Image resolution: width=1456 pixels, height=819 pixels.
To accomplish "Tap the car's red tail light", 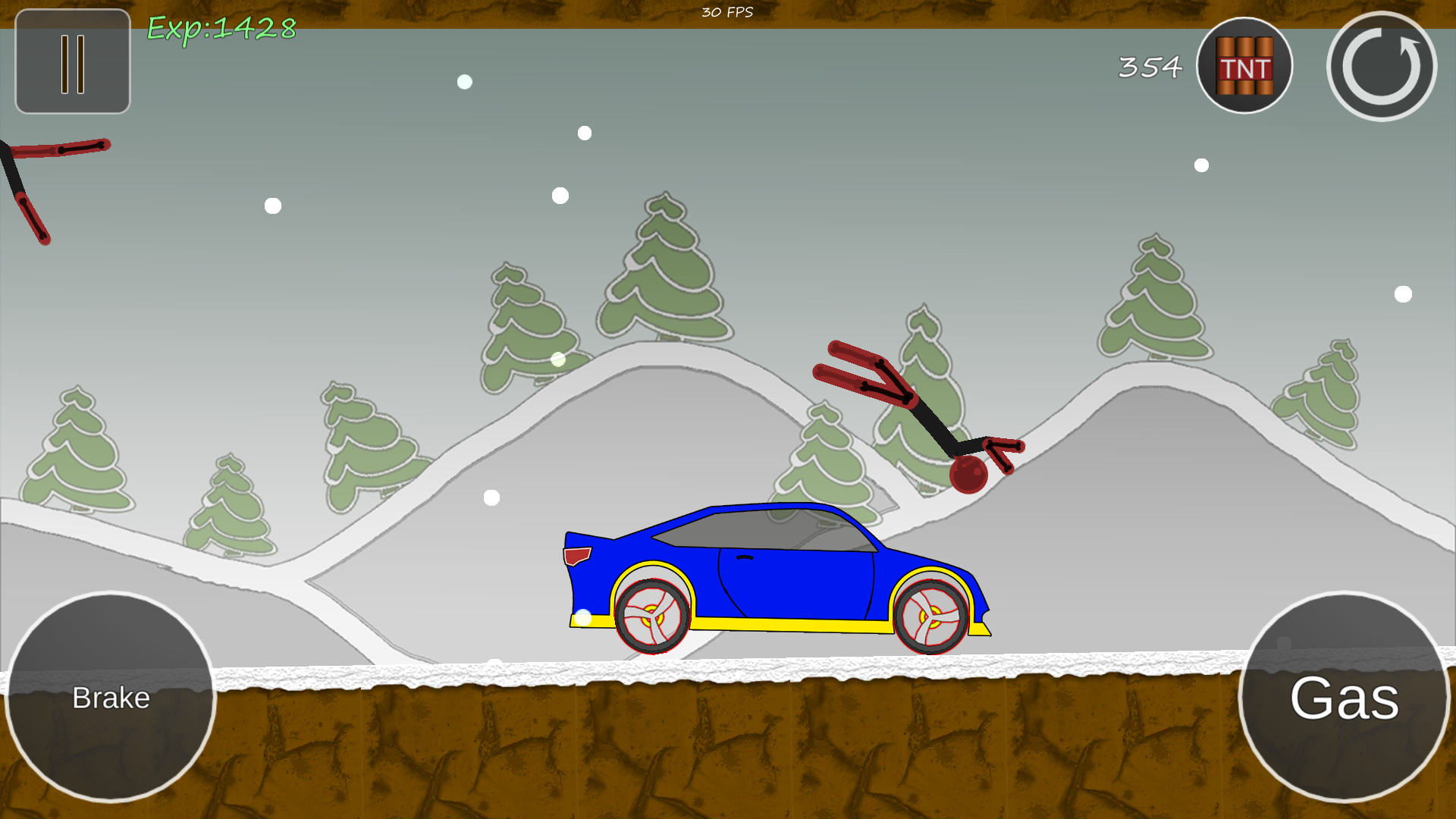I will [576, 554].
